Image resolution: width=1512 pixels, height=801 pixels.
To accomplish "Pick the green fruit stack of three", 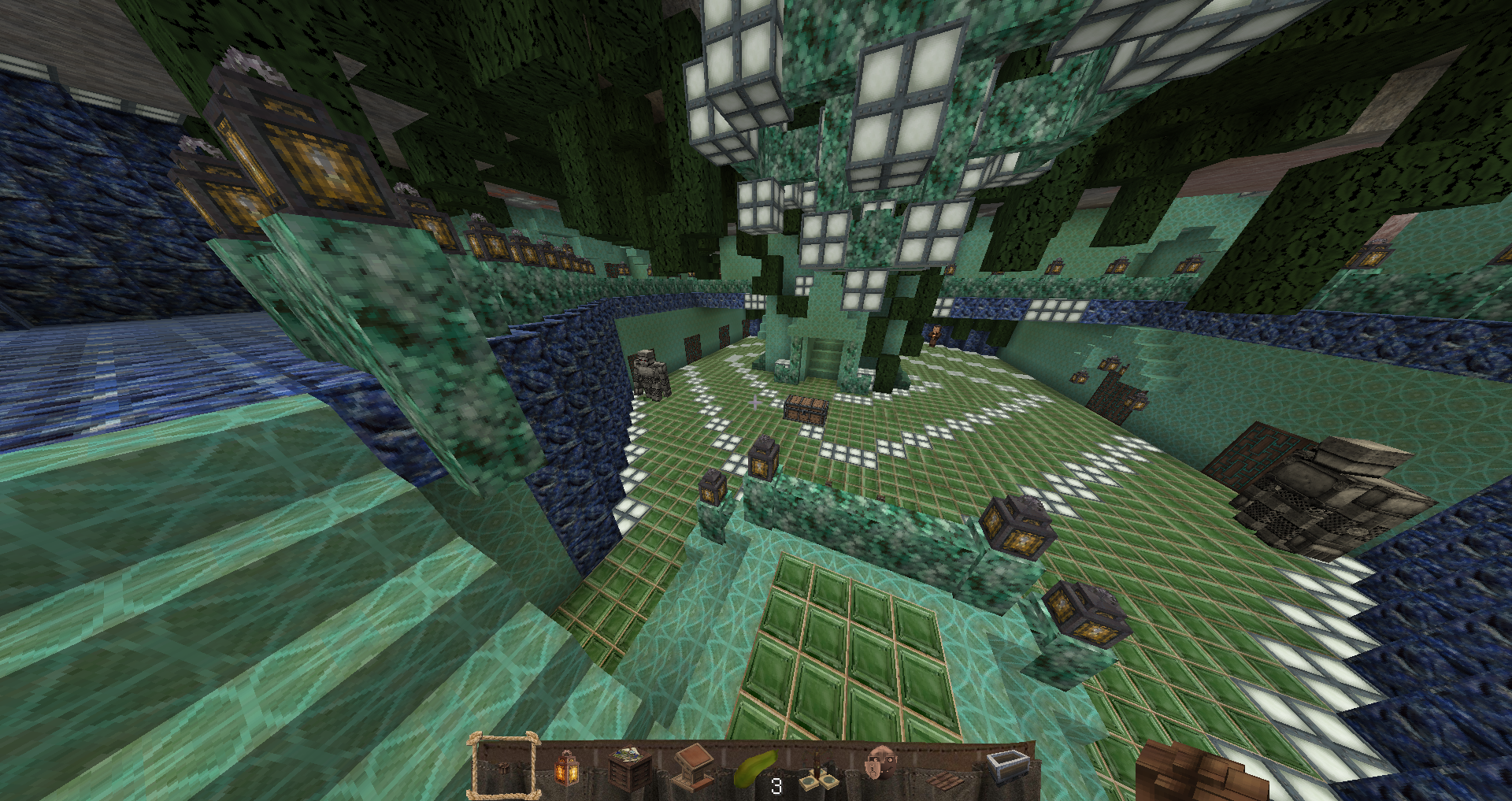I will click(755, 769).
